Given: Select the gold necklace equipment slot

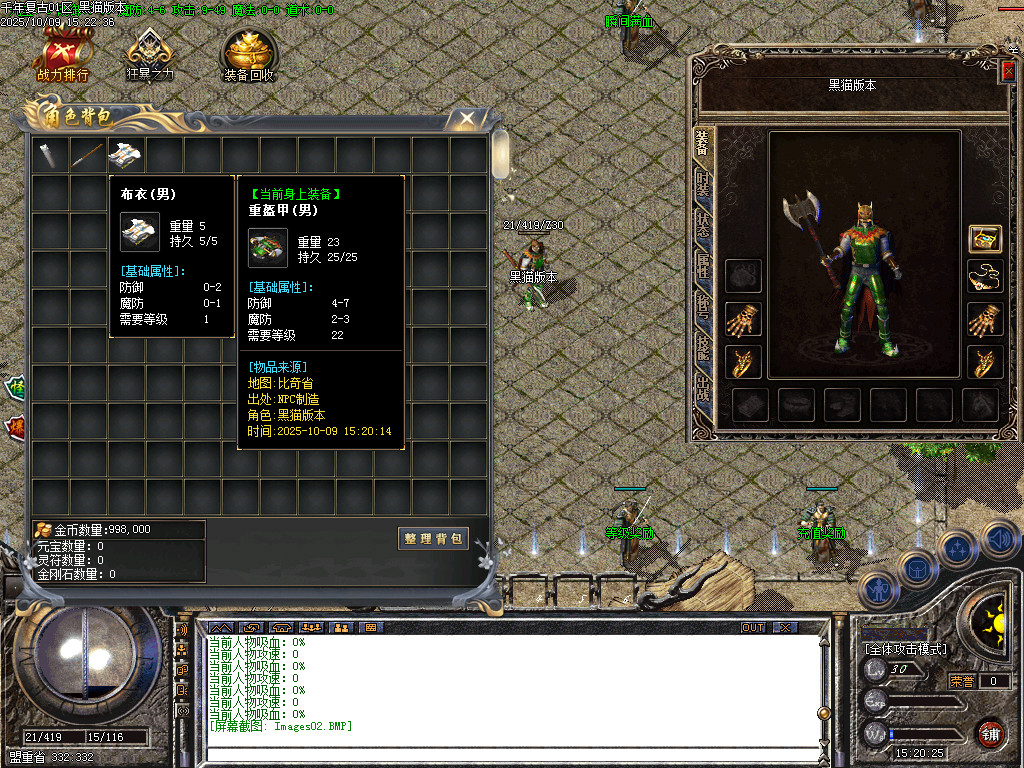Looking at the screenshot, I should (985, 276).
